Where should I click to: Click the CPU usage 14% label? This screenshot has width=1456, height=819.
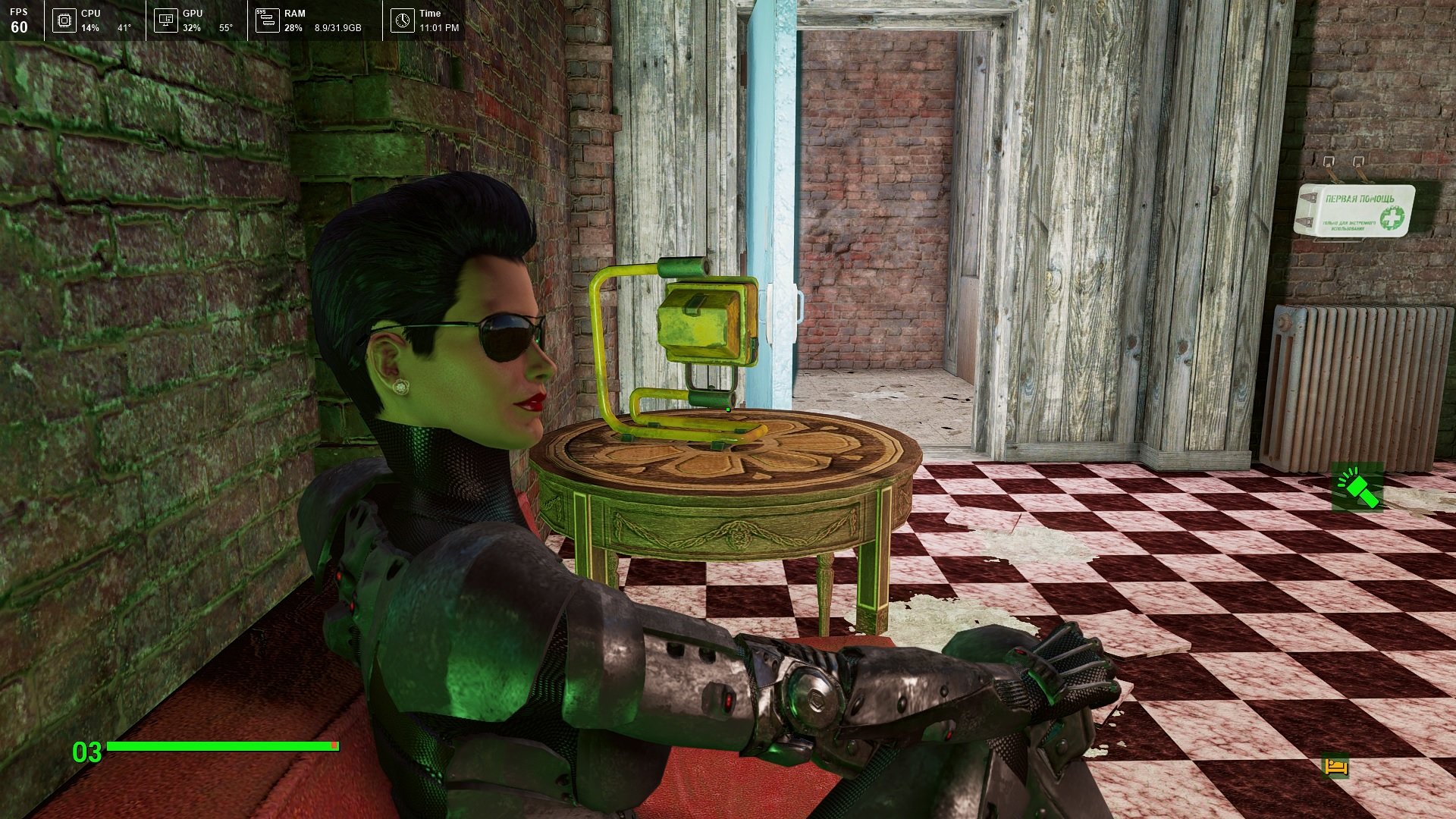click(91, 29)
